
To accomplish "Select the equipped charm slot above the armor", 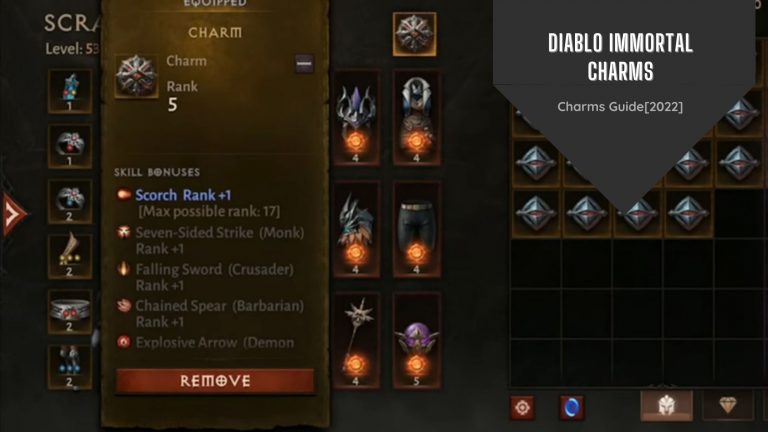I will (414, 33).
